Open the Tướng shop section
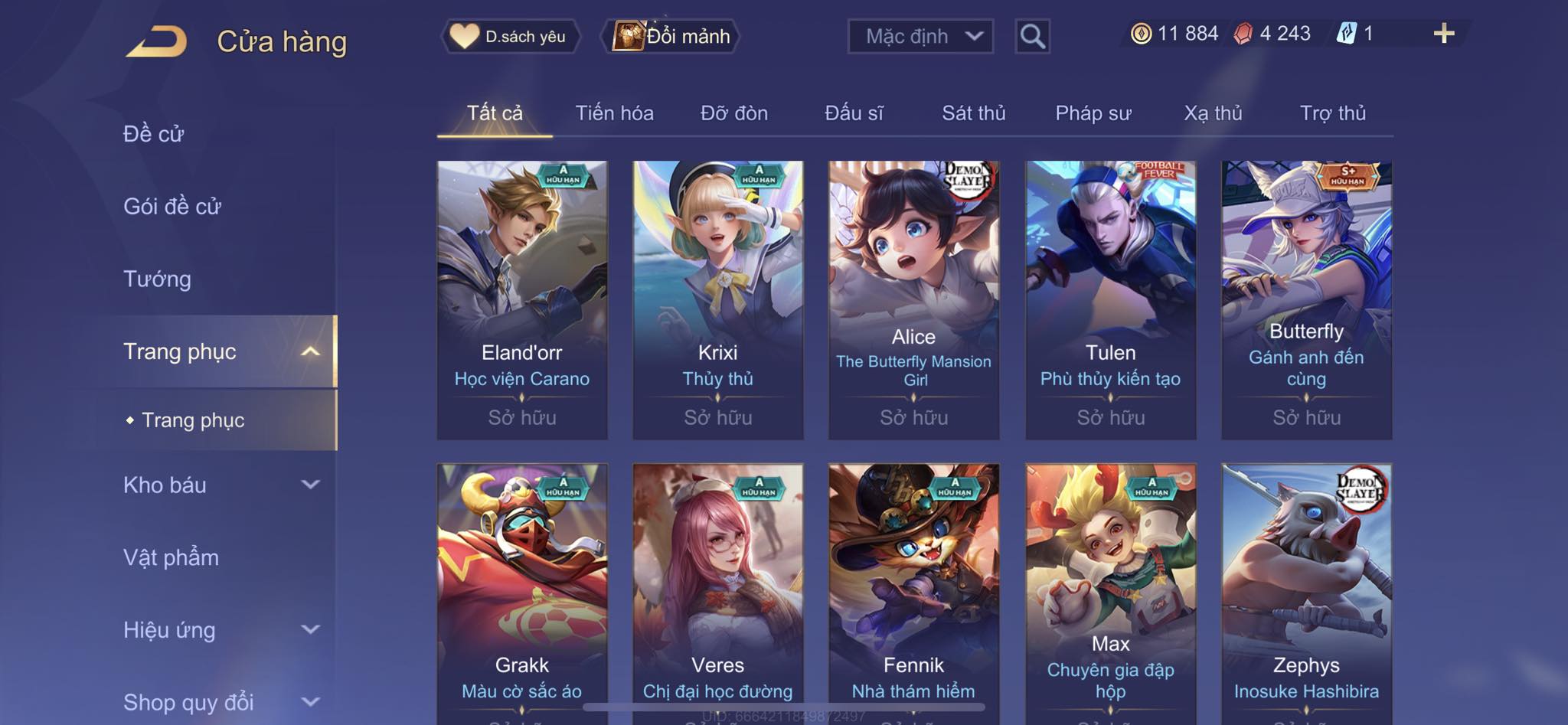The image size is (1568, 725). [157, 279]
